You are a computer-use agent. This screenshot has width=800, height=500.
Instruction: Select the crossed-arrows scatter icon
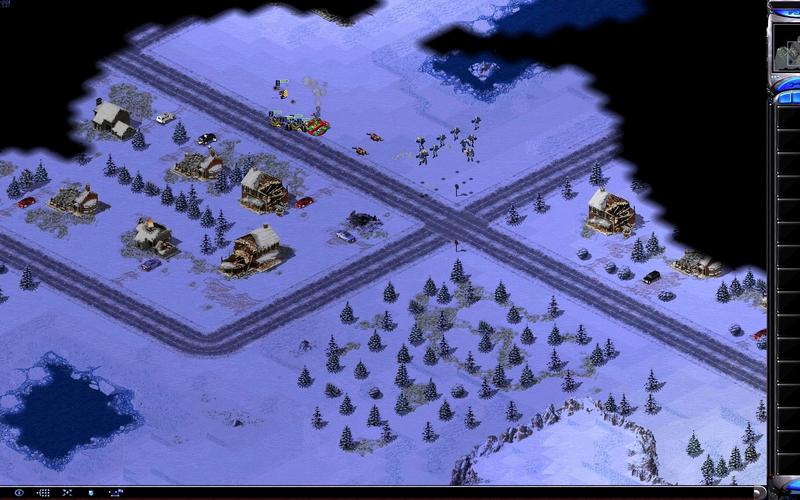pyautogui.click(x=67, y=492)
